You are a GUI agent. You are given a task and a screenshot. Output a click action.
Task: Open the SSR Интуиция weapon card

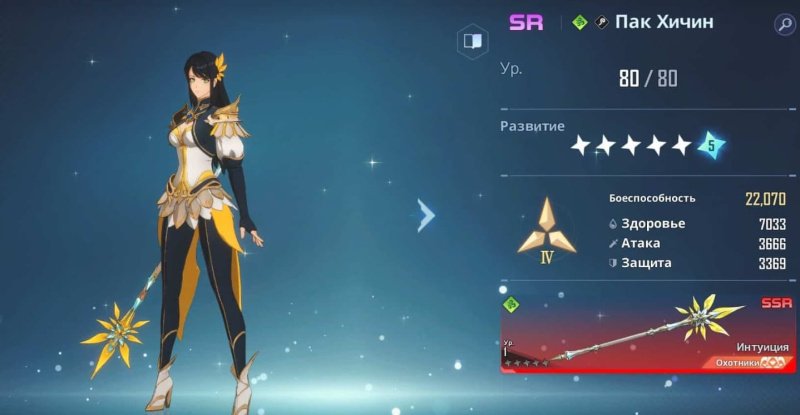pos(647,333)
